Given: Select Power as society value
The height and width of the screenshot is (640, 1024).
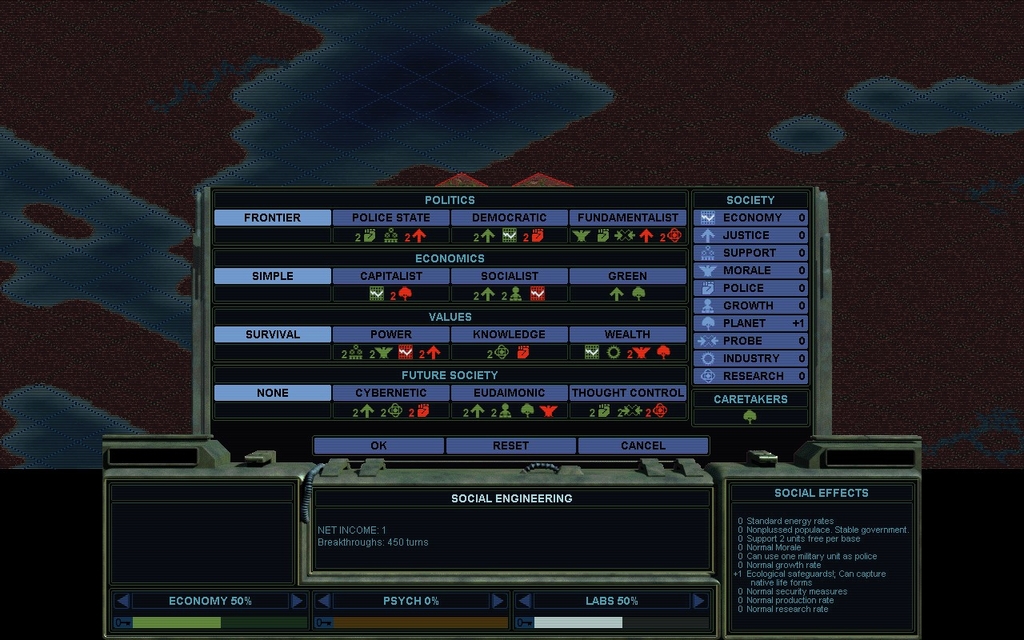Looking at the screenshot, I should click(390, 334).
